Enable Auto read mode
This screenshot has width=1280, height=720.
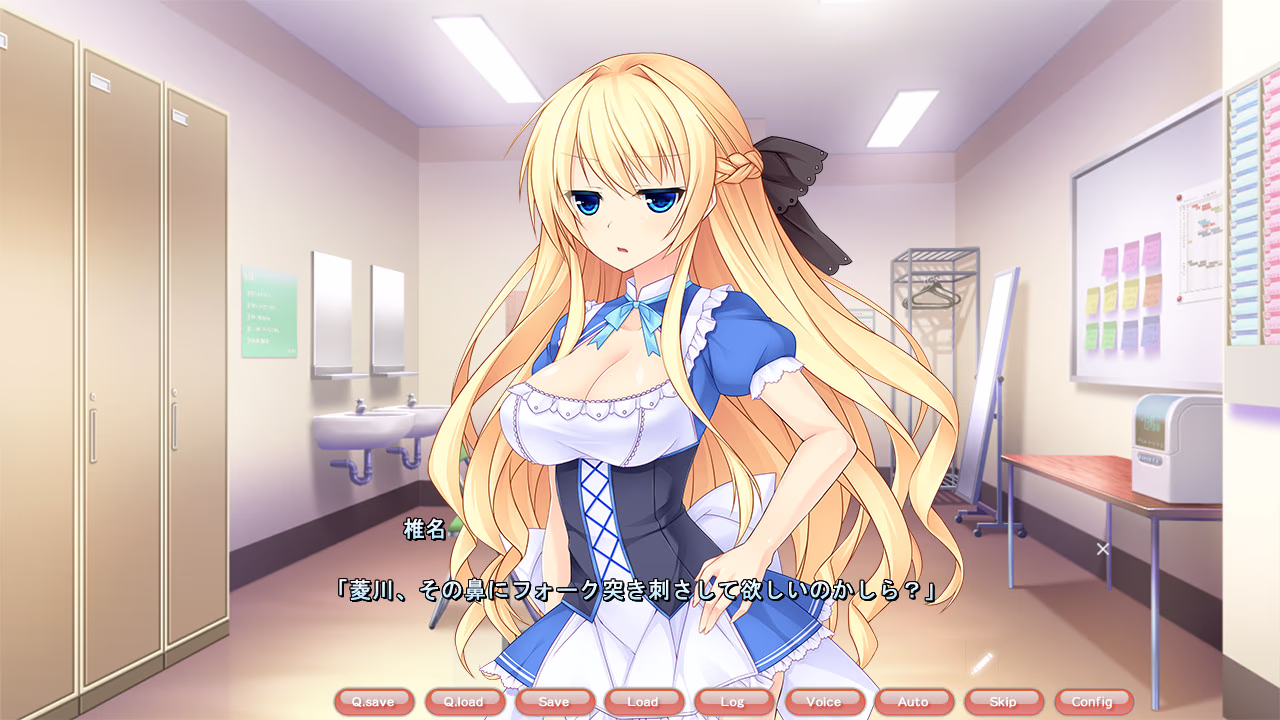click(914, 702)
